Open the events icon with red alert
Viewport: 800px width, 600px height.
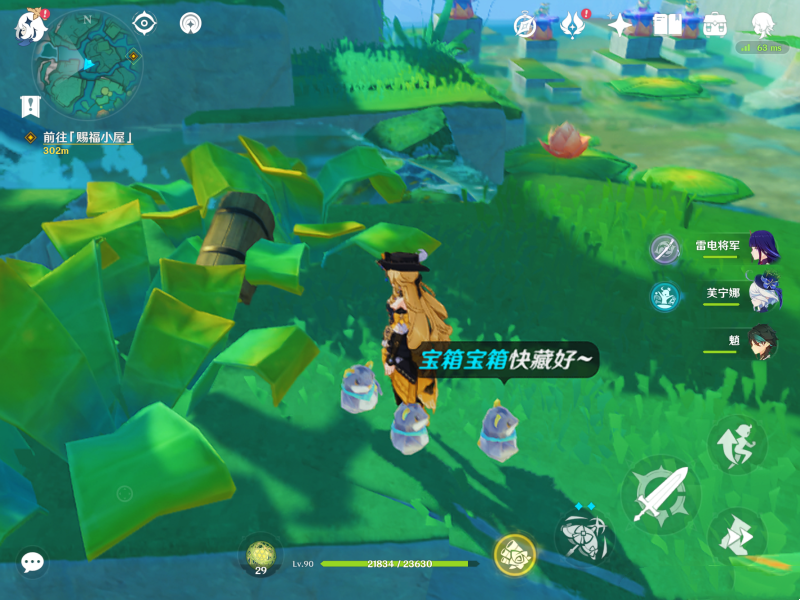(573, 25)
